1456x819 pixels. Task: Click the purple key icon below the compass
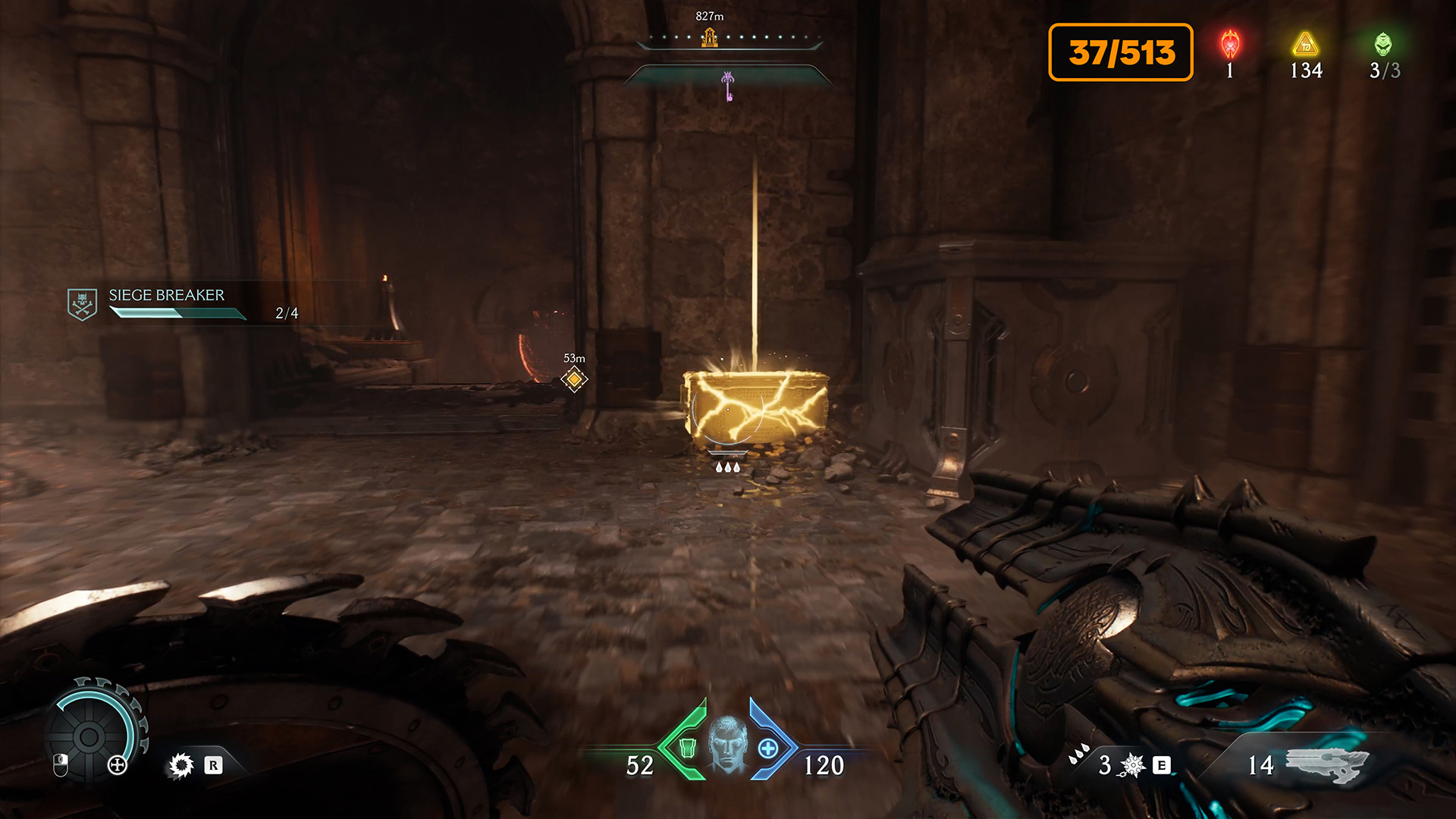[x=728, y=86]
